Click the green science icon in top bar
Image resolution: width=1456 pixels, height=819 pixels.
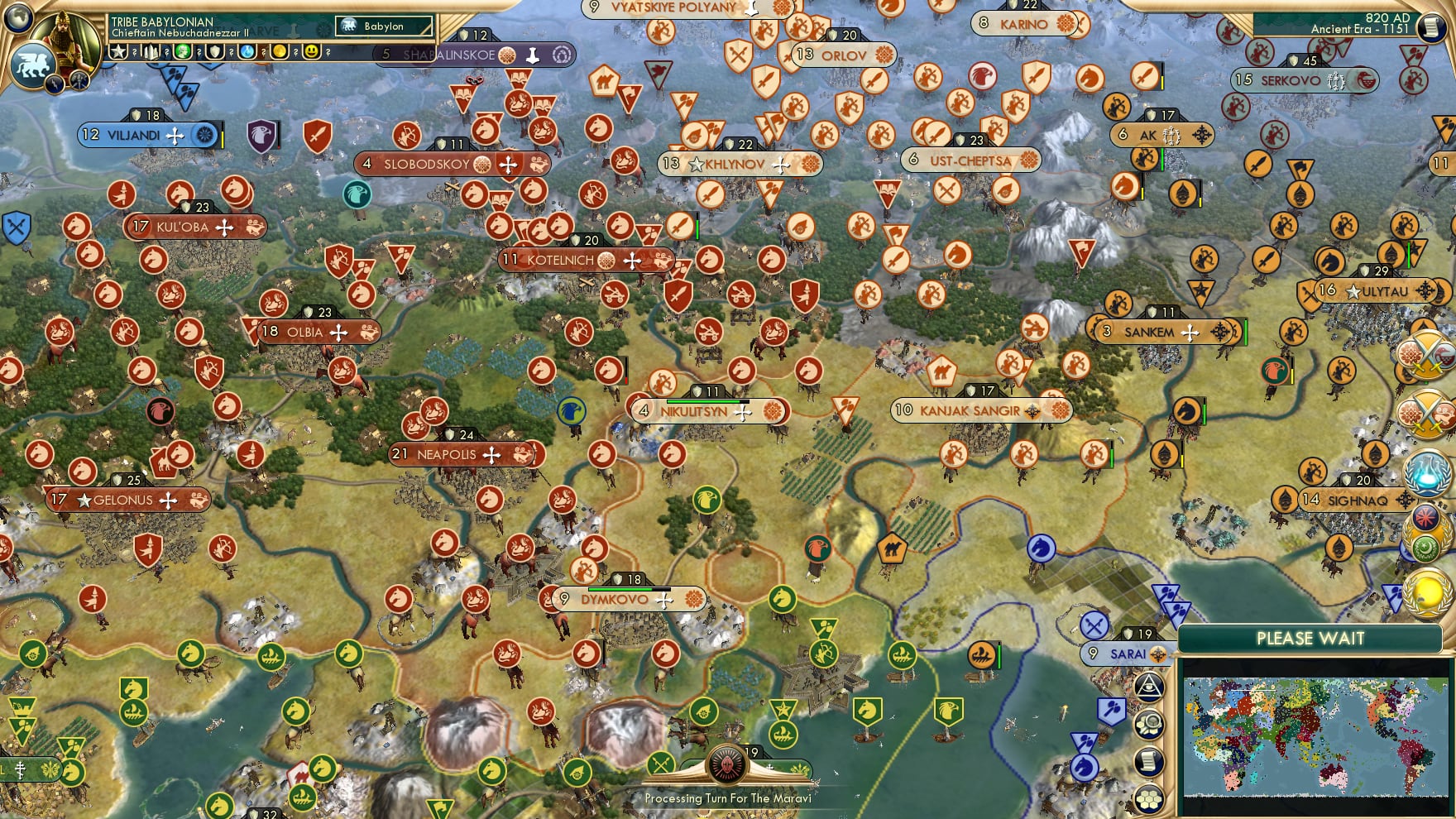(184, 51)
